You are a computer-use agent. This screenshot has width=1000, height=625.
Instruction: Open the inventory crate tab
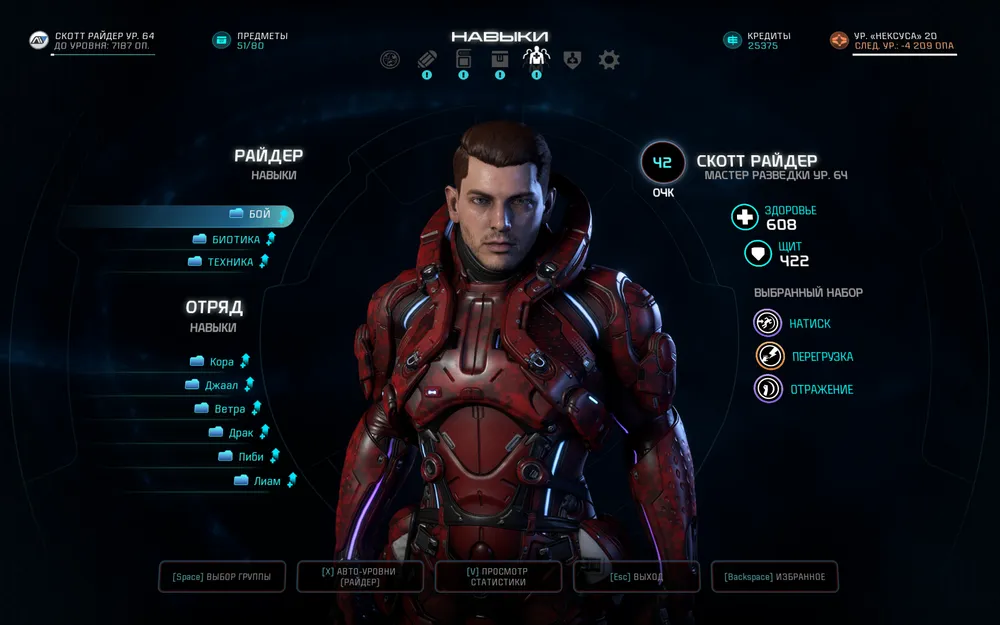click(499, 60)
